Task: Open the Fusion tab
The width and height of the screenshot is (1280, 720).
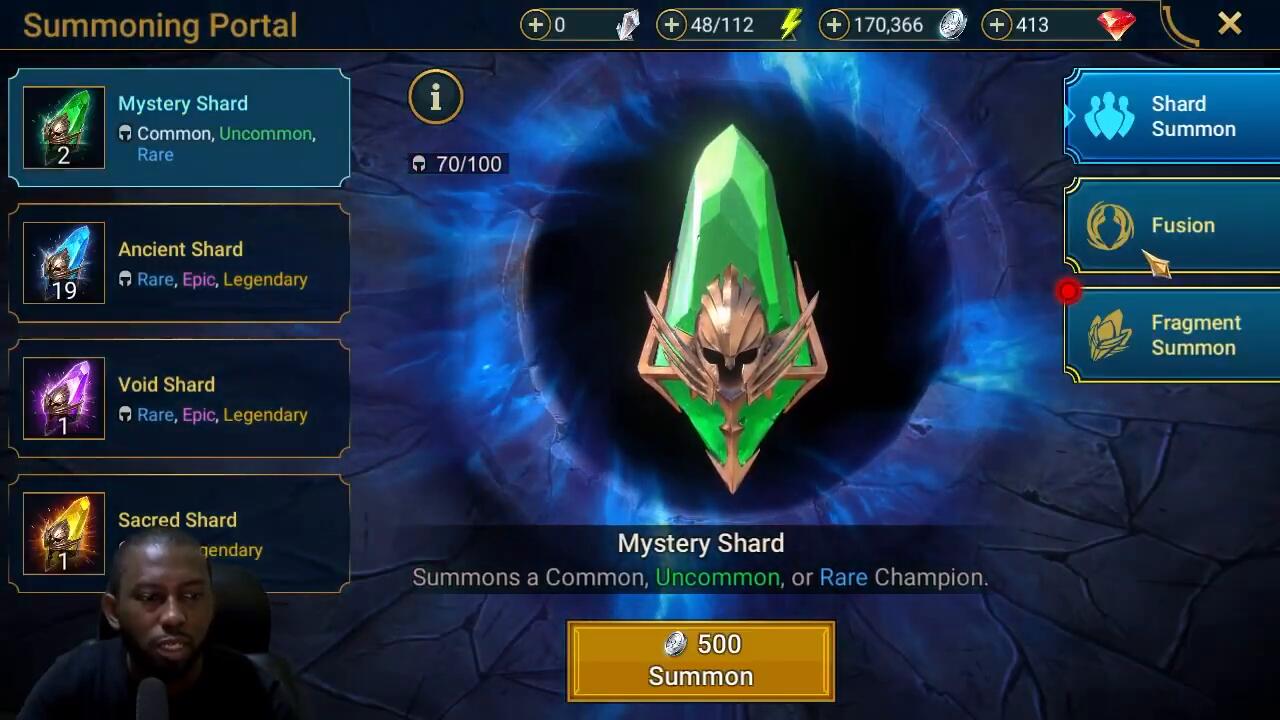Action: coord(1172,226)
